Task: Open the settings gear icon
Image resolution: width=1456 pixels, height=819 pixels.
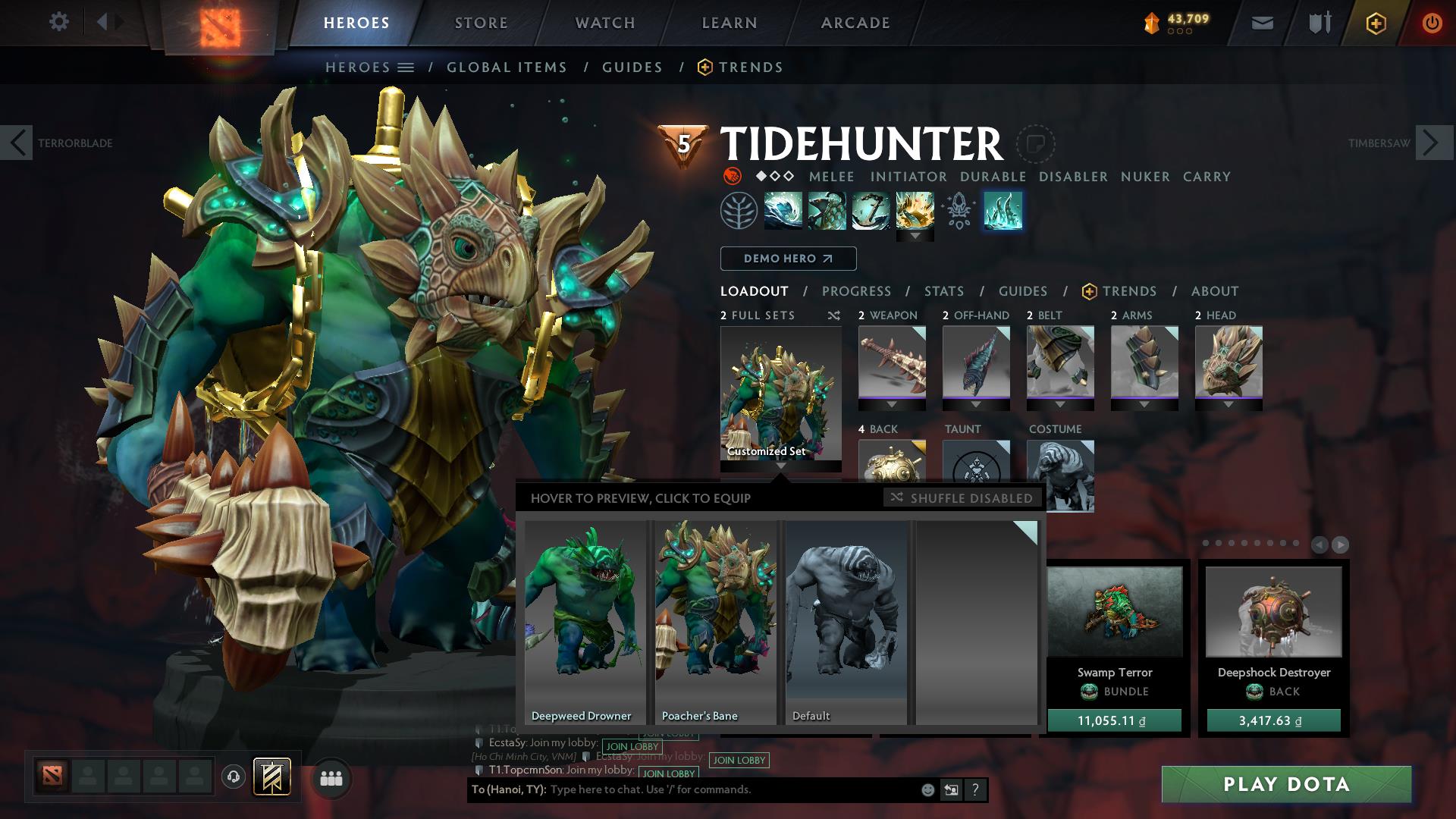Action: pyautogui.click(x=59, y=22)
